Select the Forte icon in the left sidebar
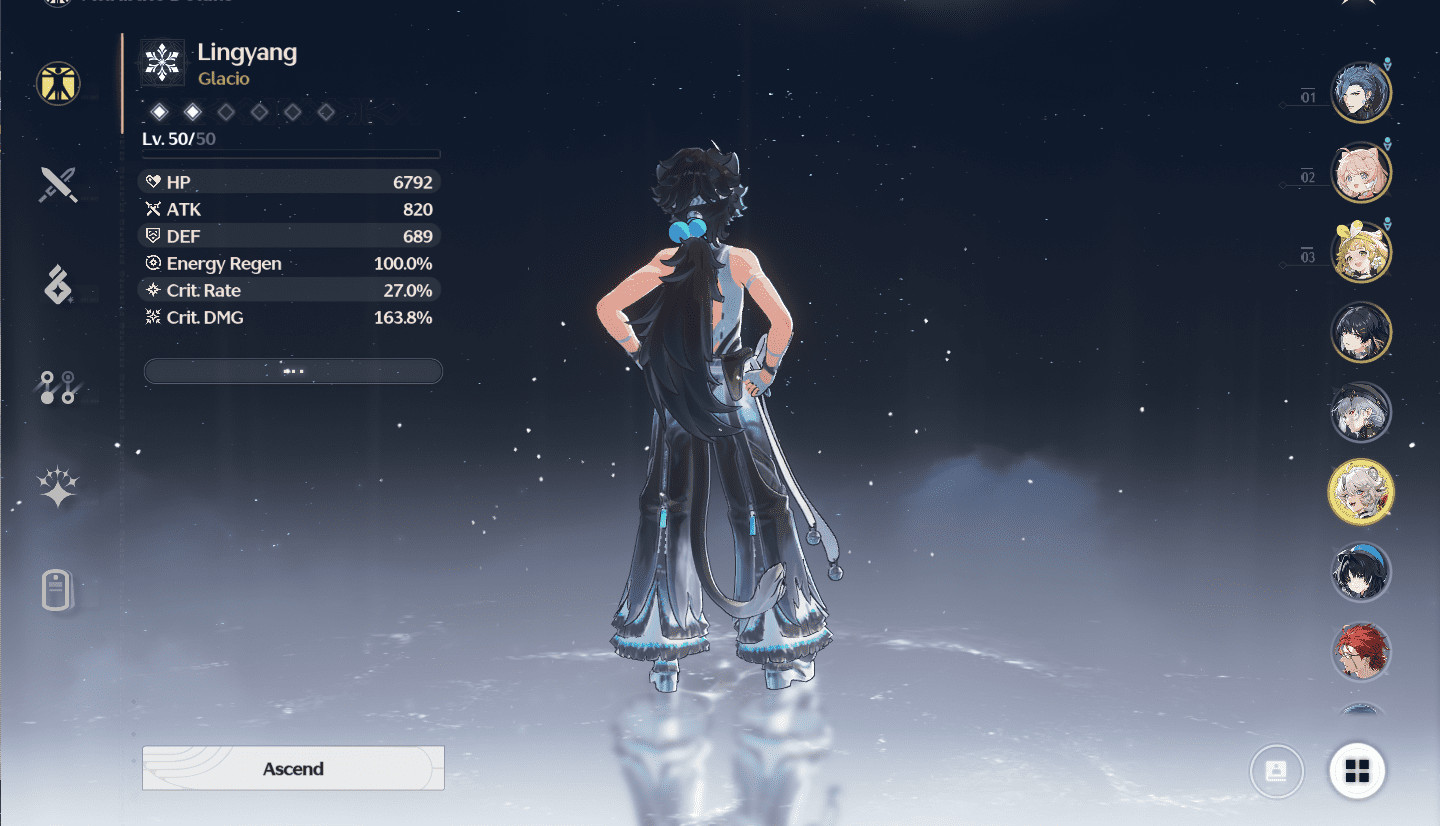The height and width of the screenshot is (826, 1440). click(x=57, y=287)
